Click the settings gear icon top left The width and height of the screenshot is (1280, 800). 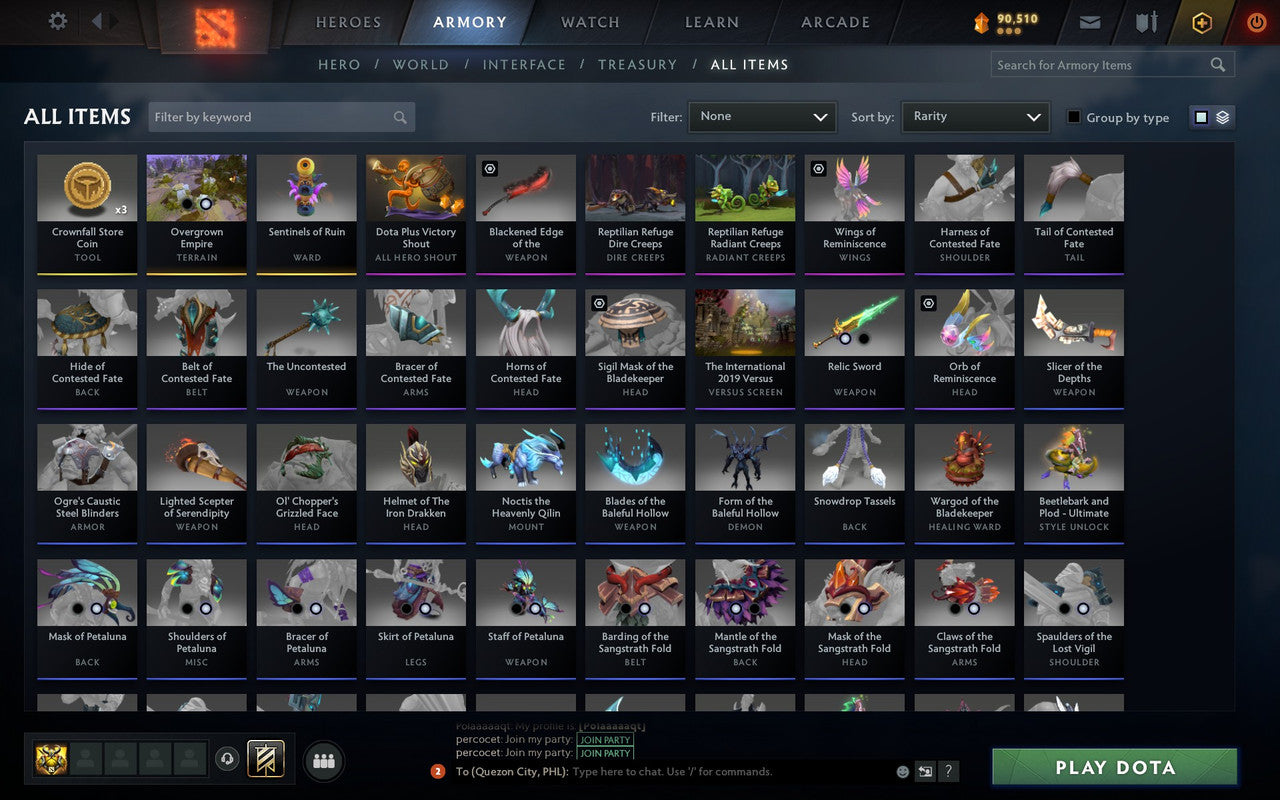[57, 21]
